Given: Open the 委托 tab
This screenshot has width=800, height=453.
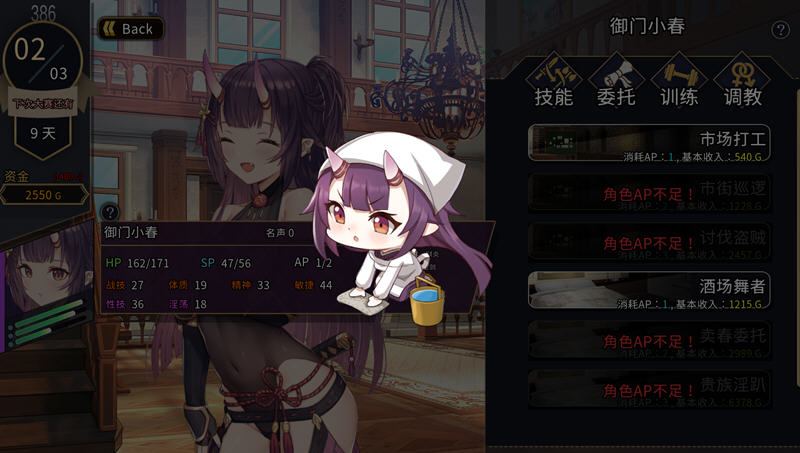Looking at the screenshot, I should coord(616,81).
